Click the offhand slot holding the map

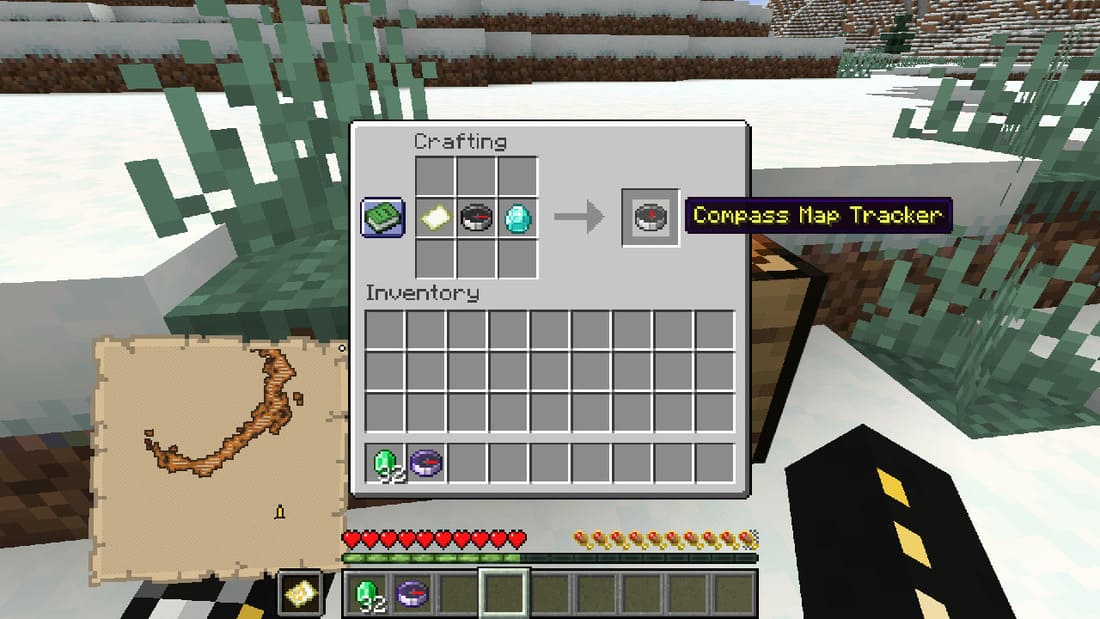tap(300, 594)
